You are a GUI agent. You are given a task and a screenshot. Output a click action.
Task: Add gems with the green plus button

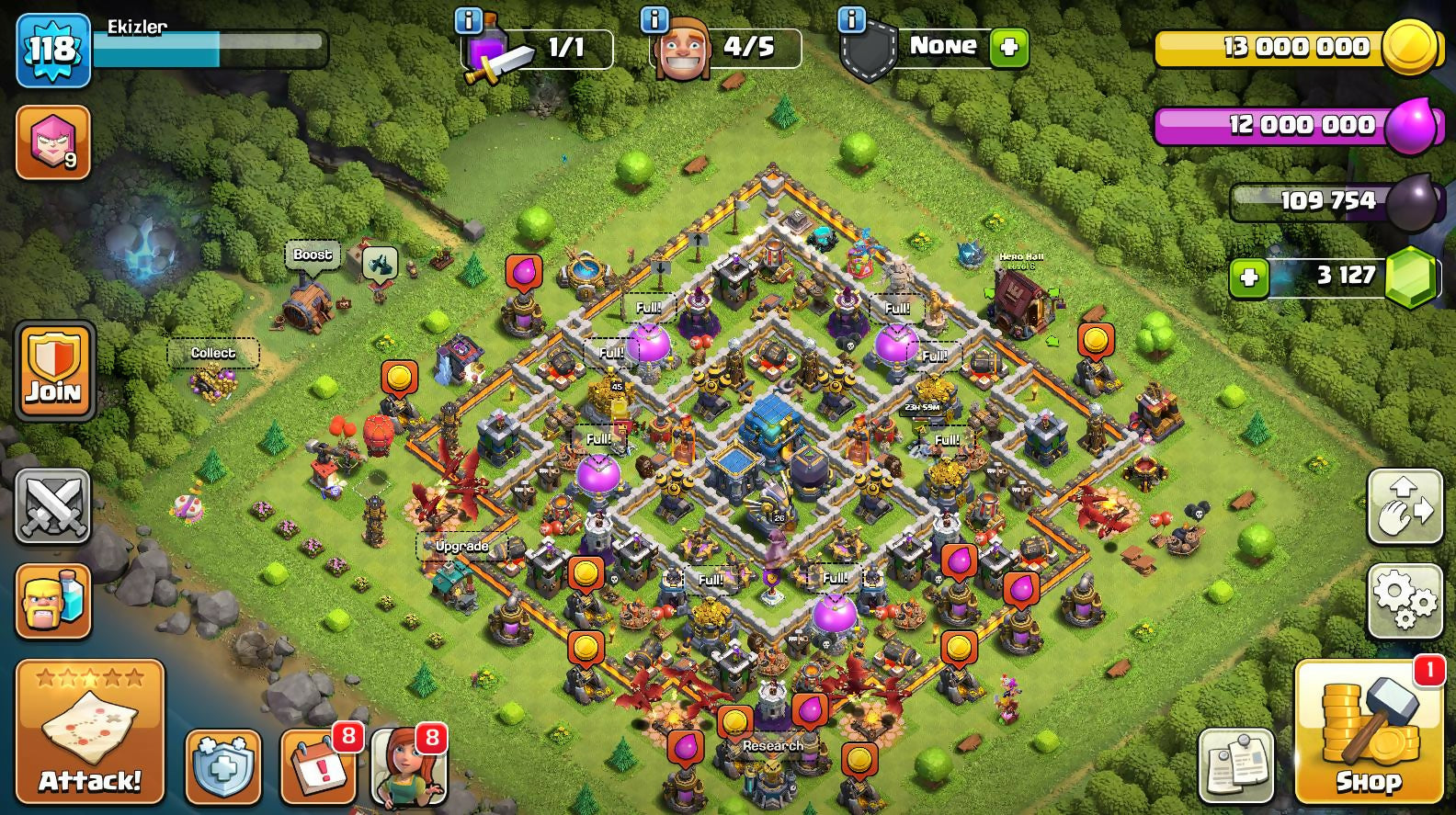point(1248,276)
